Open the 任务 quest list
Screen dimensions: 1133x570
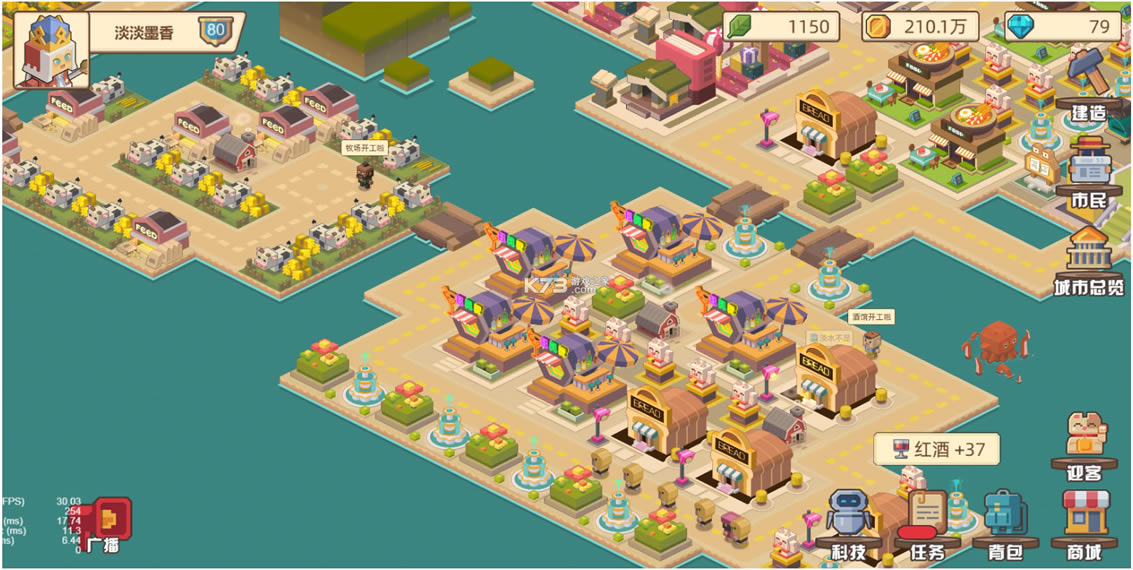pos(927,524)
